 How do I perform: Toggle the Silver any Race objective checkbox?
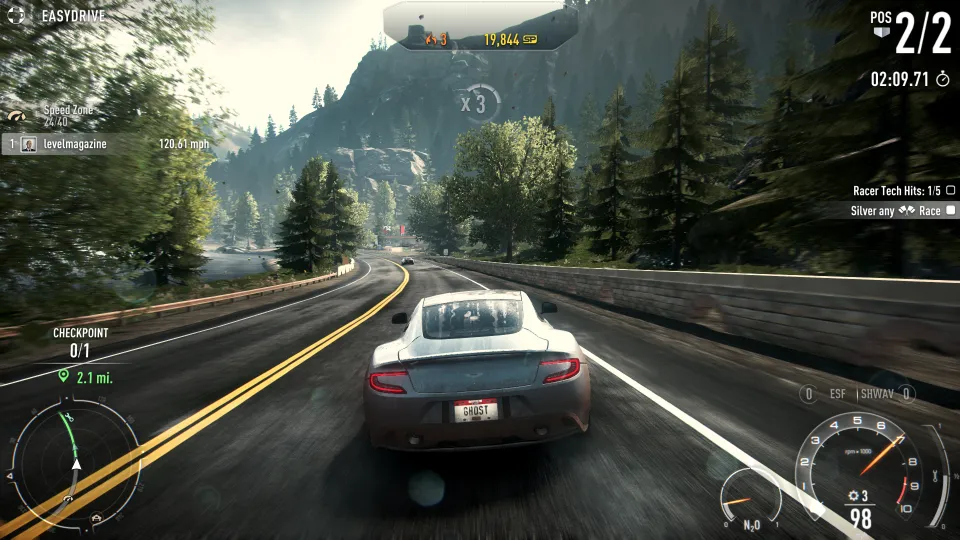click(x=950, y=211)
